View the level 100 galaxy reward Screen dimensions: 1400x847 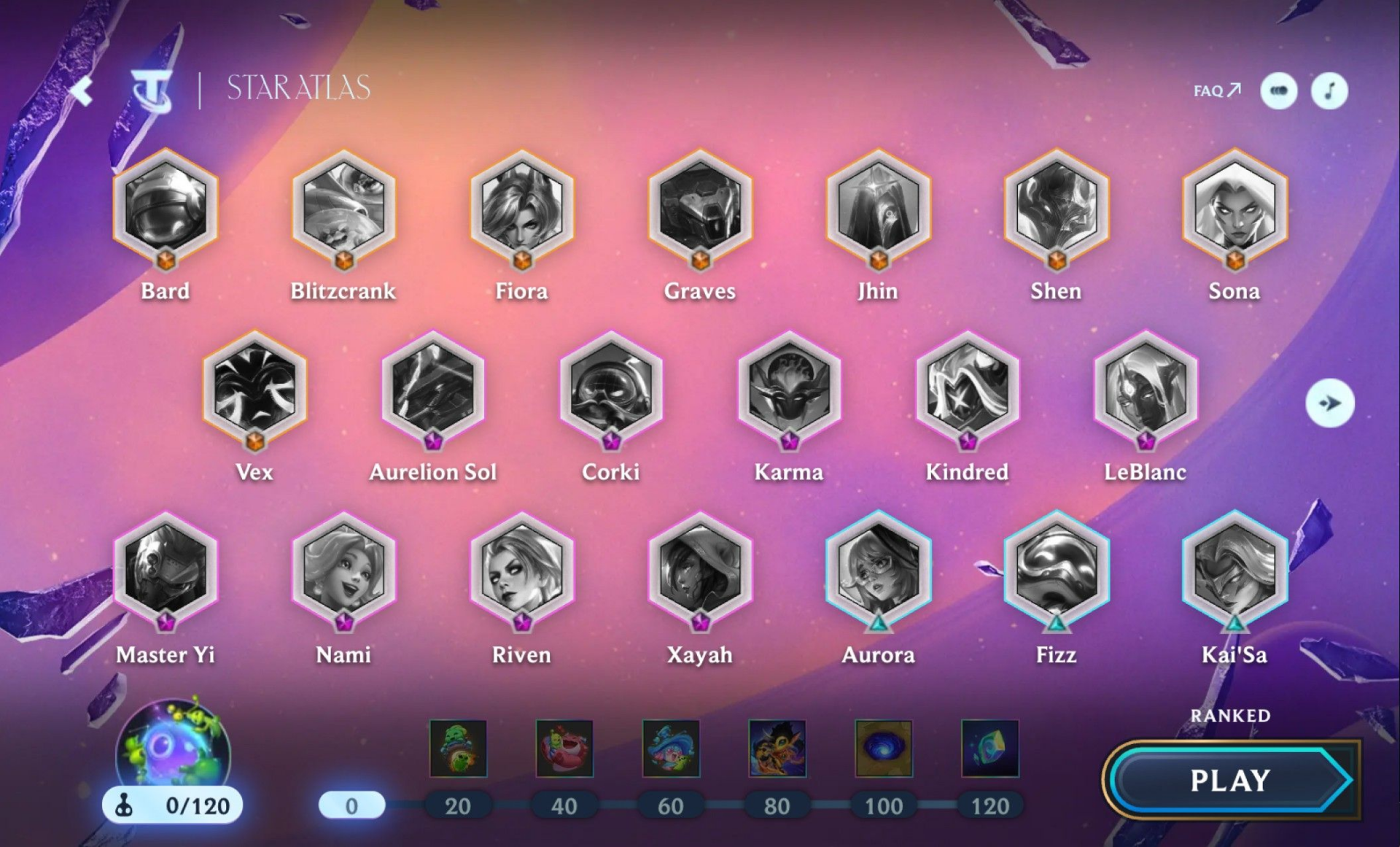click(883, 749)
